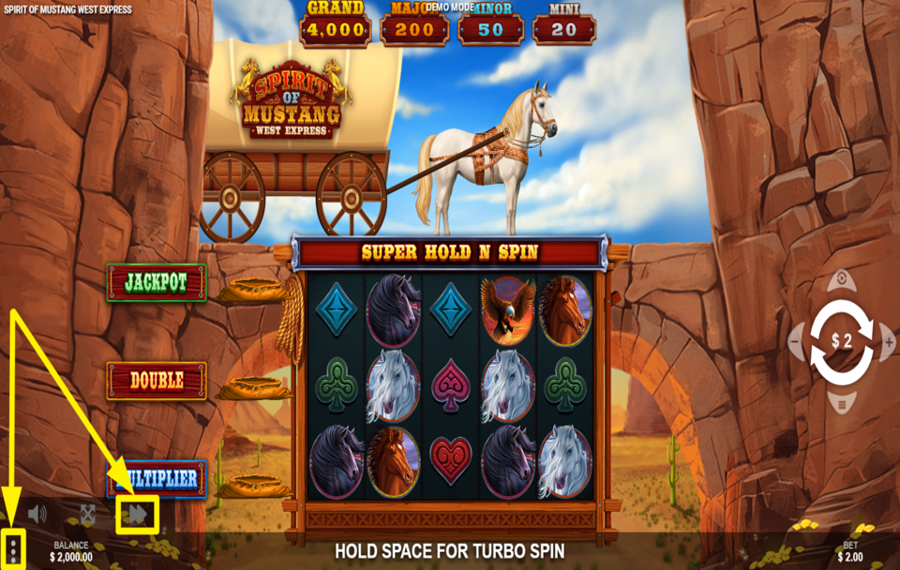The width and height of the screenshot is (900, 570).
Task: Spin the reels with the circular arrows button
Action: pos(841,341)
